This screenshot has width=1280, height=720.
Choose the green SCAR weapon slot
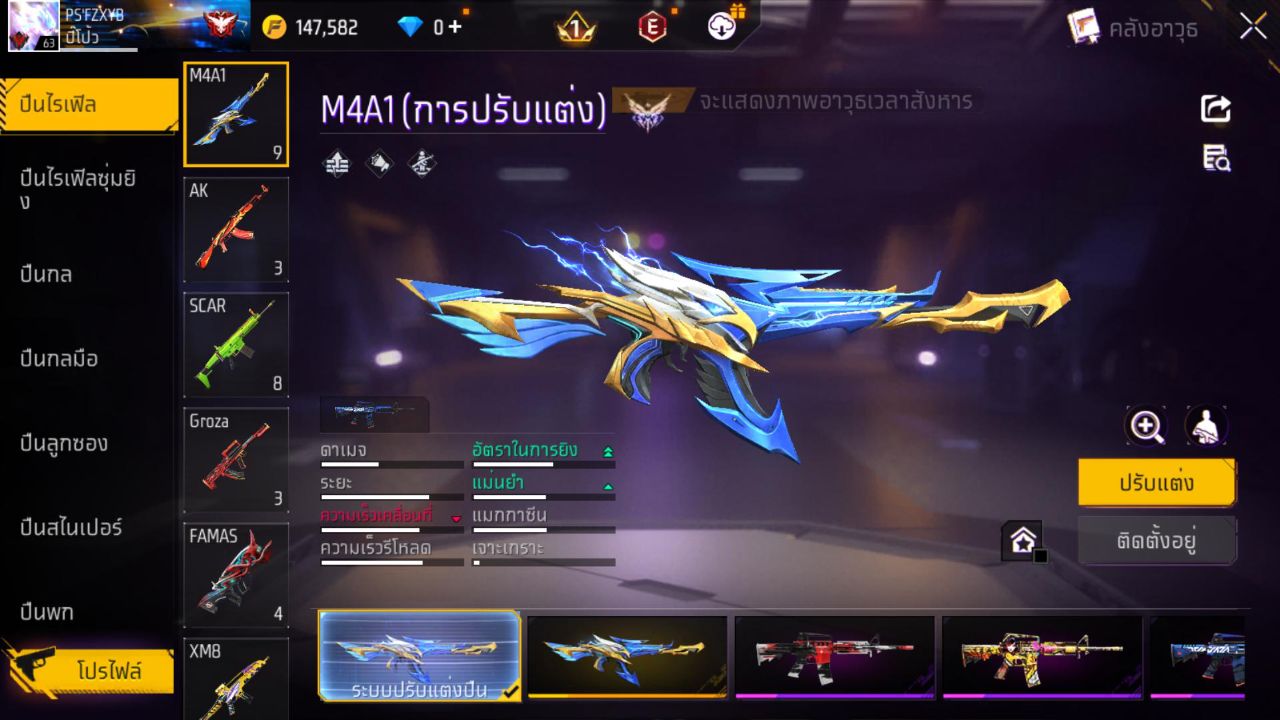pos(236,344)
